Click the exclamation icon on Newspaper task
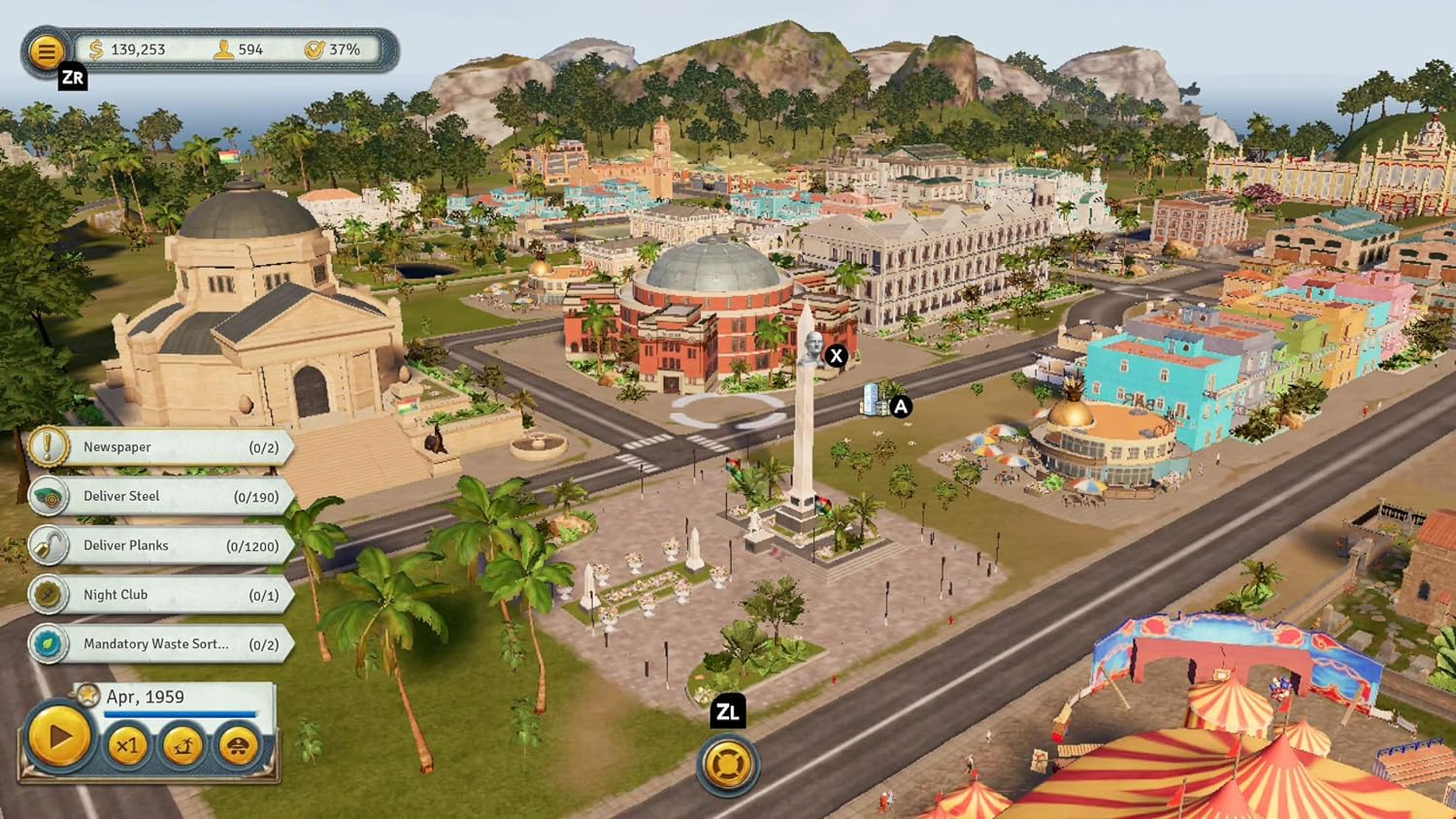The image size is (1456, 819). 48,446
